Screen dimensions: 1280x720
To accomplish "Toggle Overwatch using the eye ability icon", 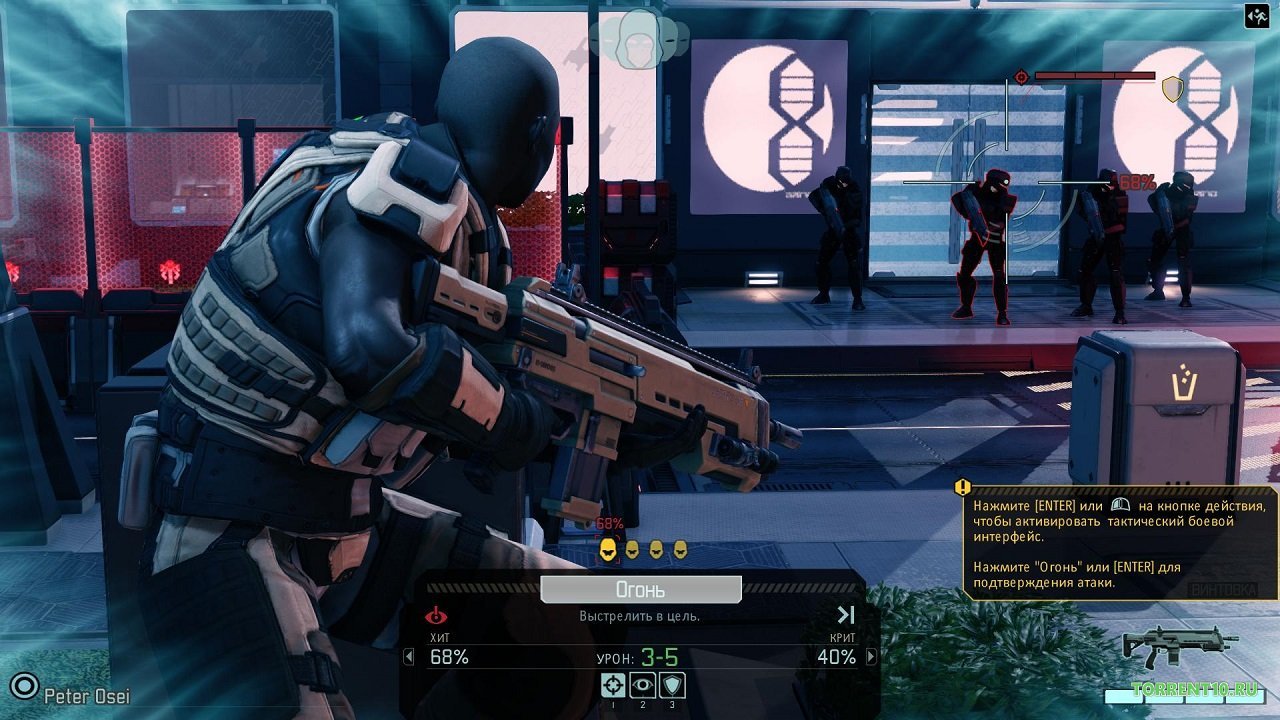I will pos(642,685).
